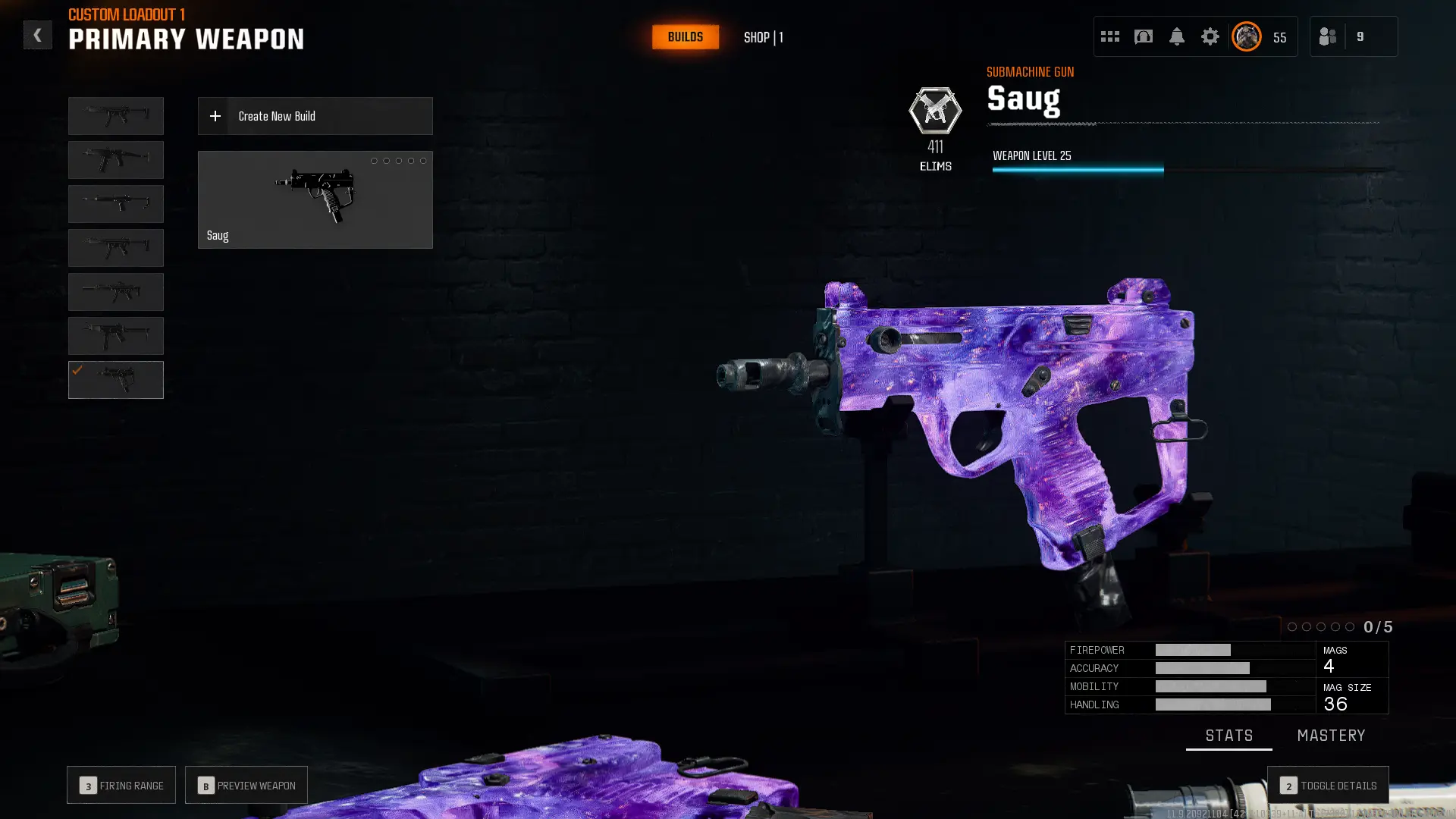Expand the mastery dots above 0/5
This screenshot has height=819, width=1456.
point(1321,627)
